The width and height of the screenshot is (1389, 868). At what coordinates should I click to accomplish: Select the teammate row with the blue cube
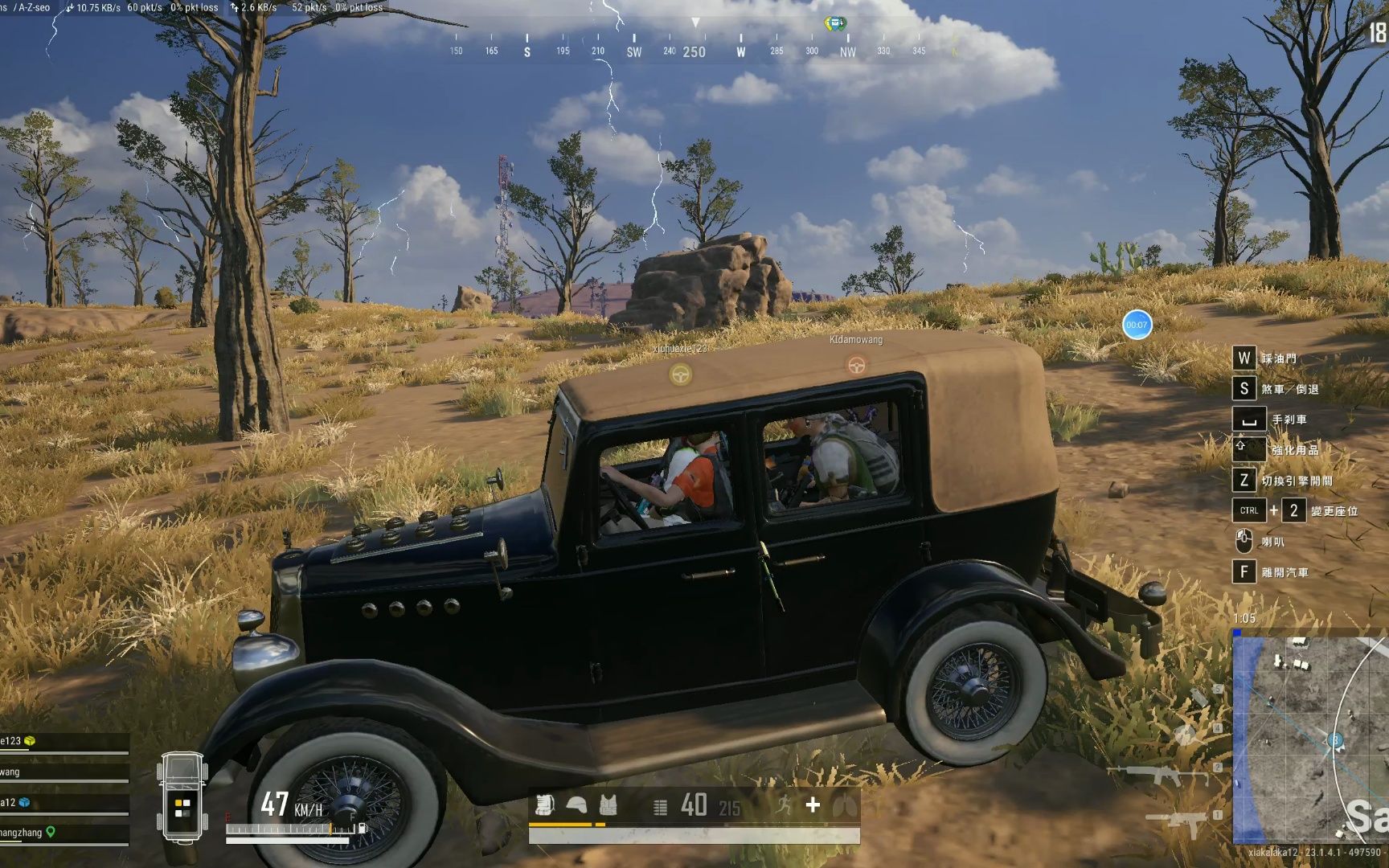click(x=64, y=803)
